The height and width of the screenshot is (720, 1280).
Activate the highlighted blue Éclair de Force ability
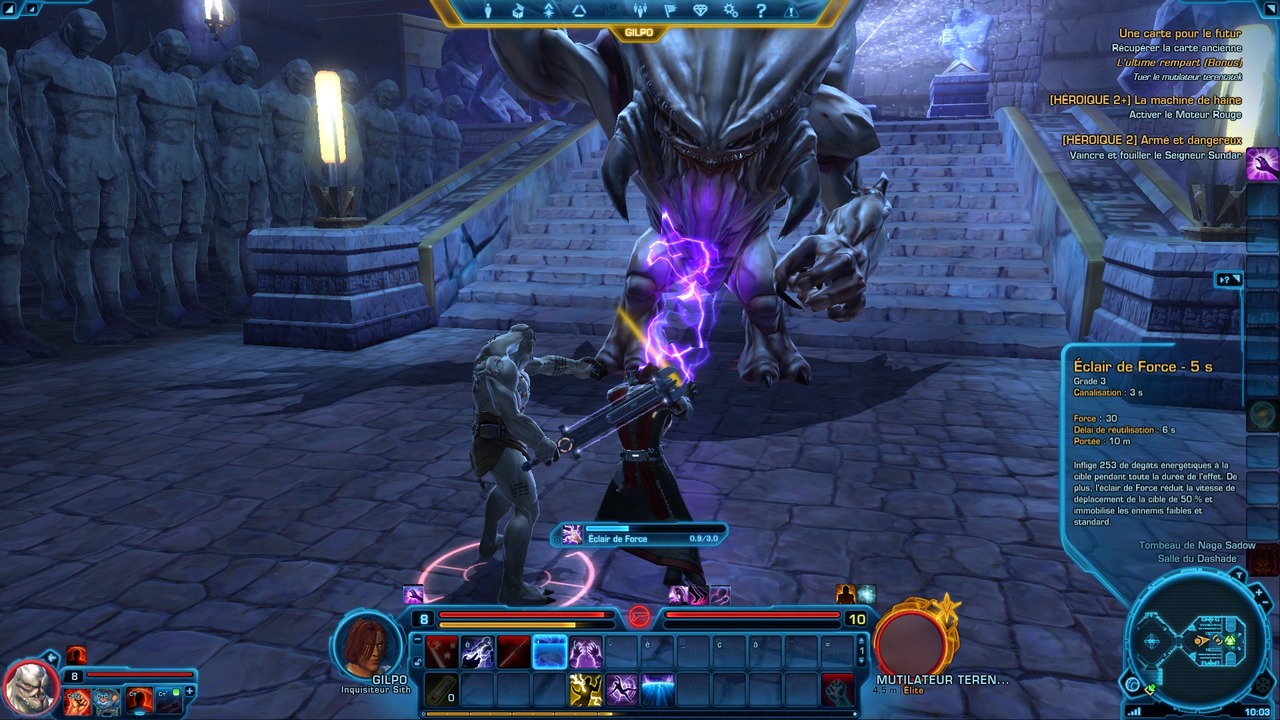[550, 652]
